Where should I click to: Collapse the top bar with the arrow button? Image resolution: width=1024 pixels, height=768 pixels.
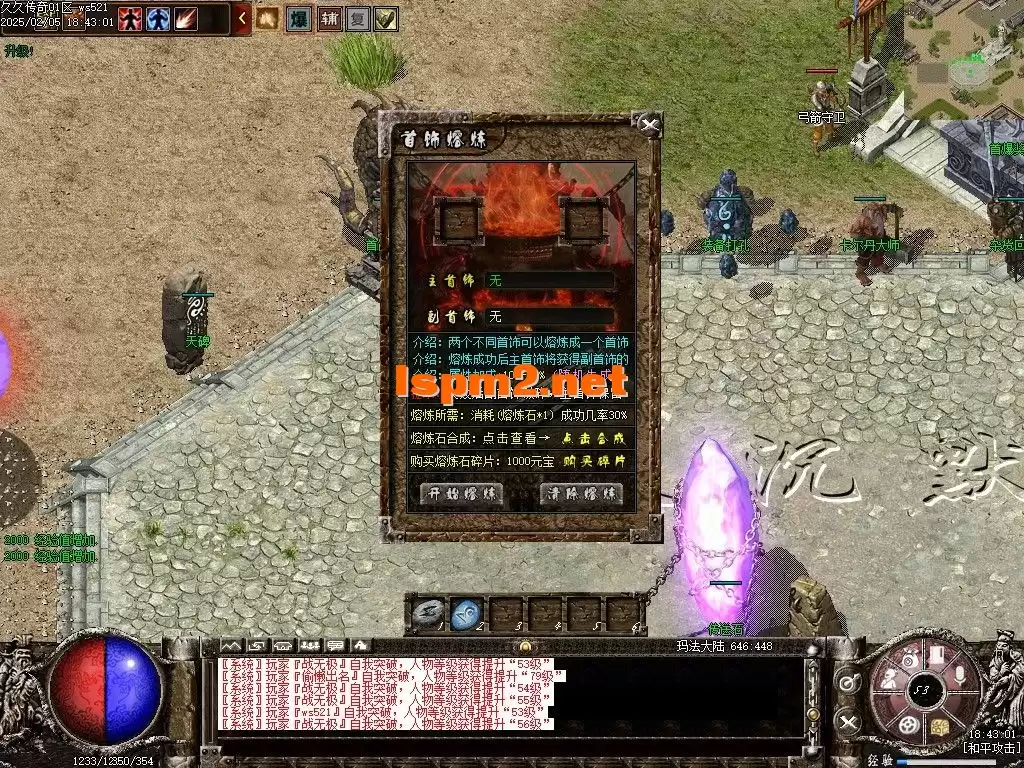pos(243,18)
